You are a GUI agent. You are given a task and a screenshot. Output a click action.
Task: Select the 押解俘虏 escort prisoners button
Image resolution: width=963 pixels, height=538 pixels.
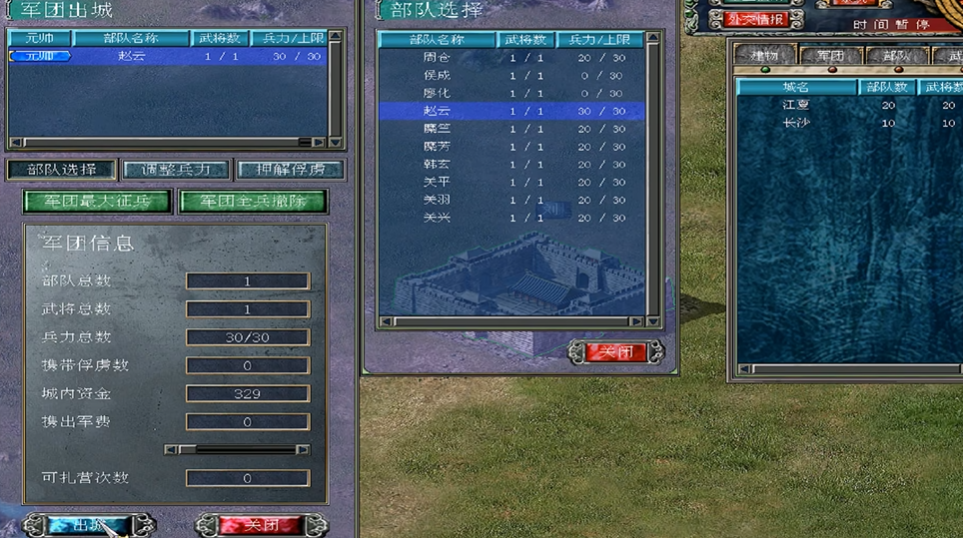pos(290,170)
